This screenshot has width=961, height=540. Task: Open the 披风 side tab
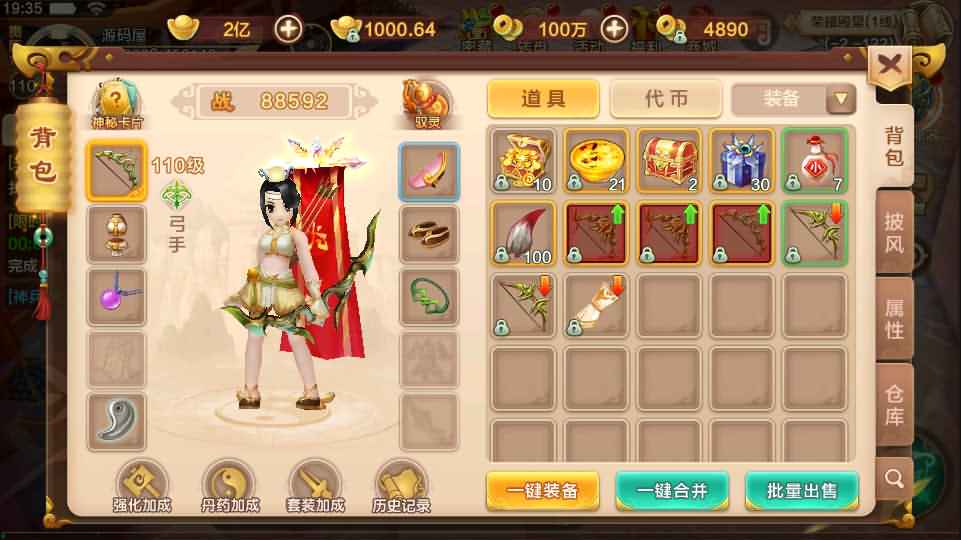[x=893, y=232]
